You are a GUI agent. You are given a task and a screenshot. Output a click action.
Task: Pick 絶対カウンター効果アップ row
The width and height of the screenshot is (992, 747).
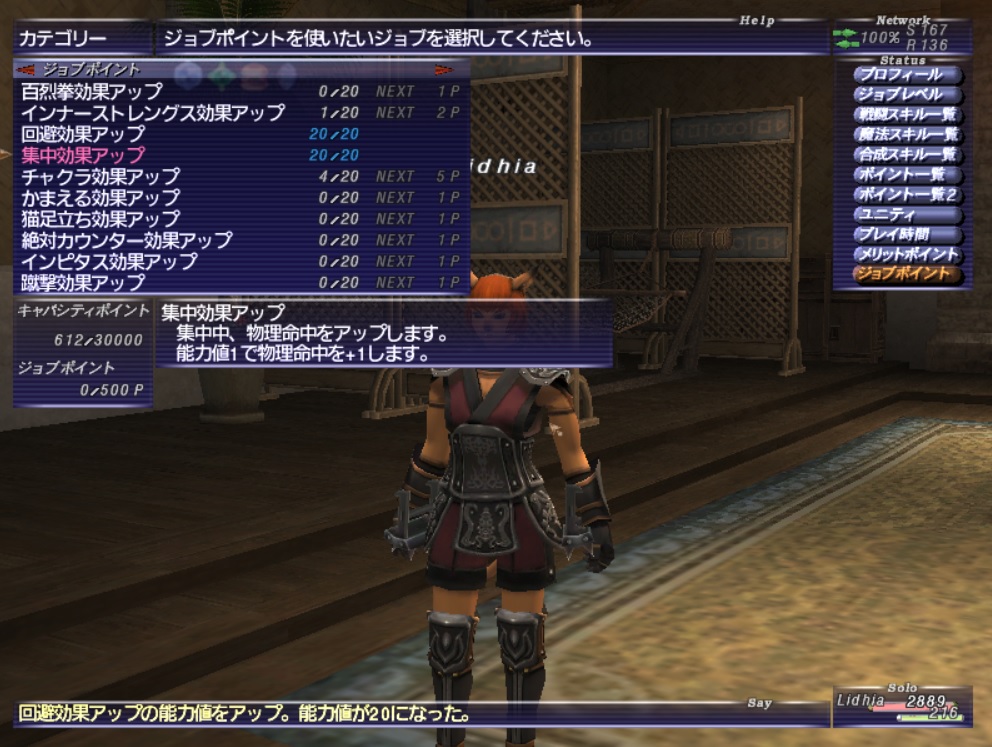[x=126, y=240]
